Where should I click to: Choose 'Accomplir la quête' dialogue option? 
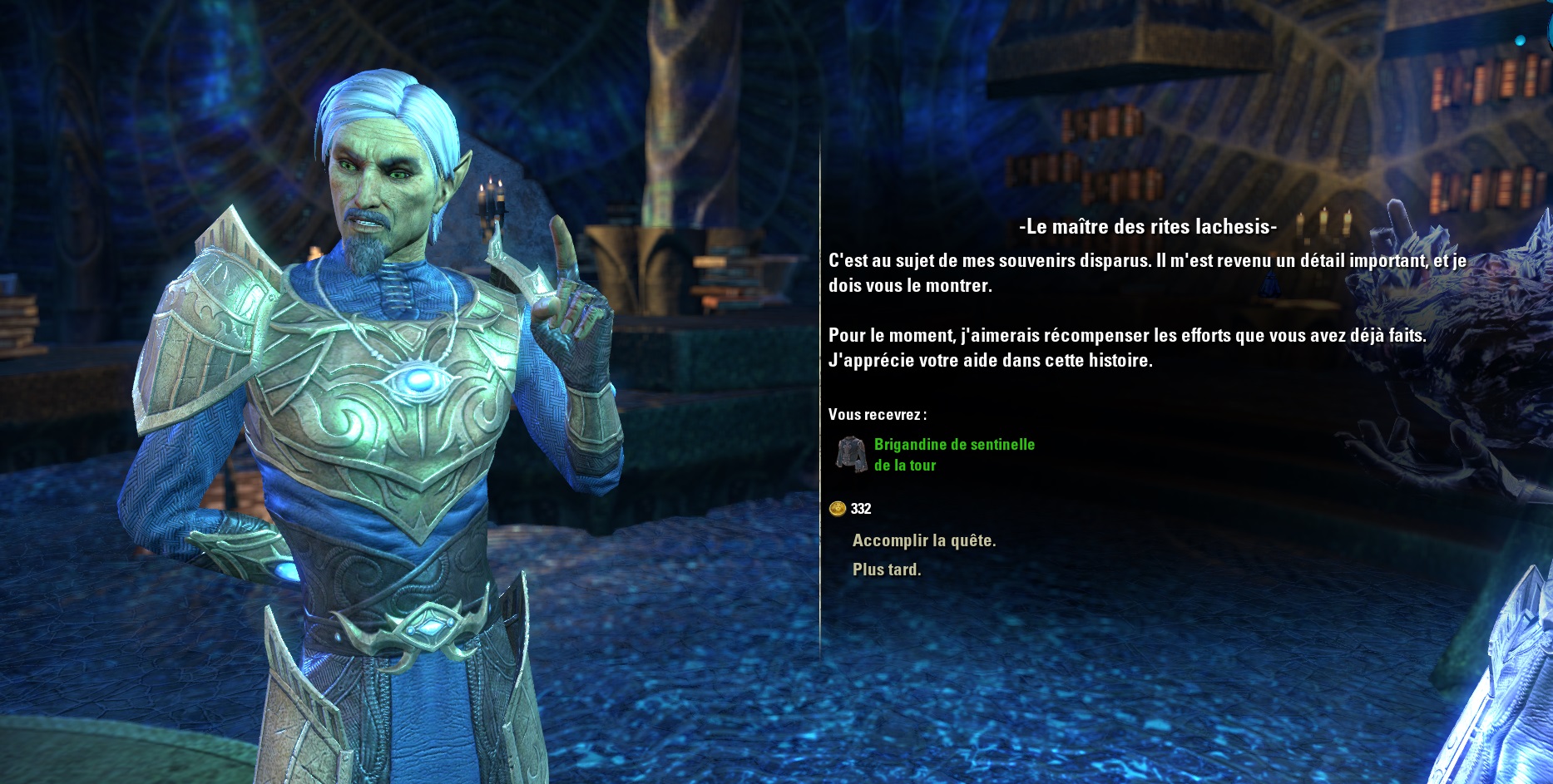923,540
